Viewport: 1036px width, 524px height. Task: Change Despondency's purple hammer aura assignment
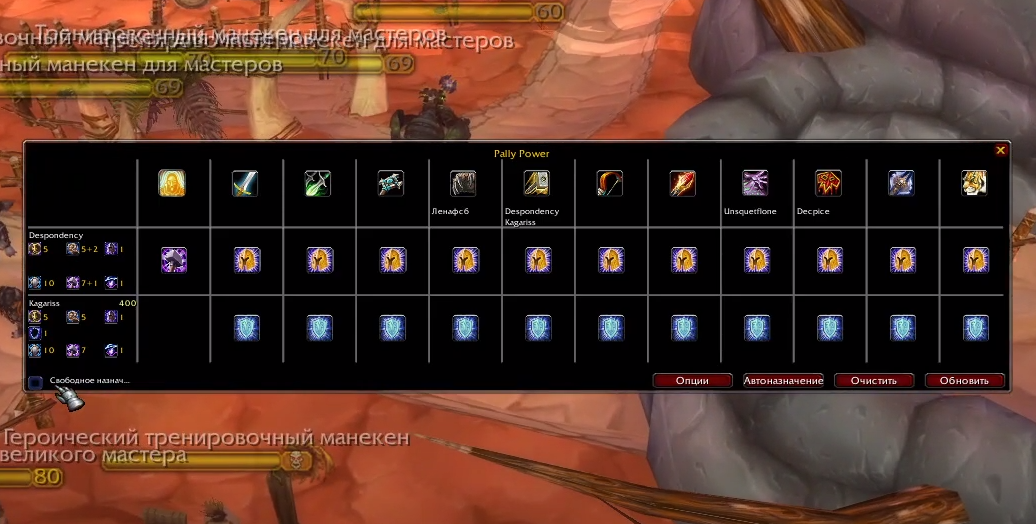[174, 260]
